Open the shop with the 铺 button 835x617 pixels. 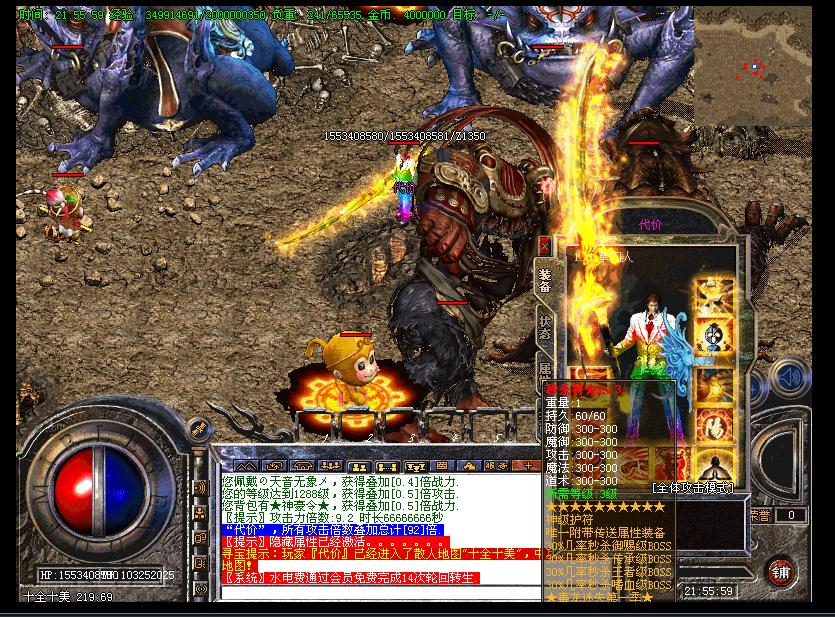click(x=782, y=573)
